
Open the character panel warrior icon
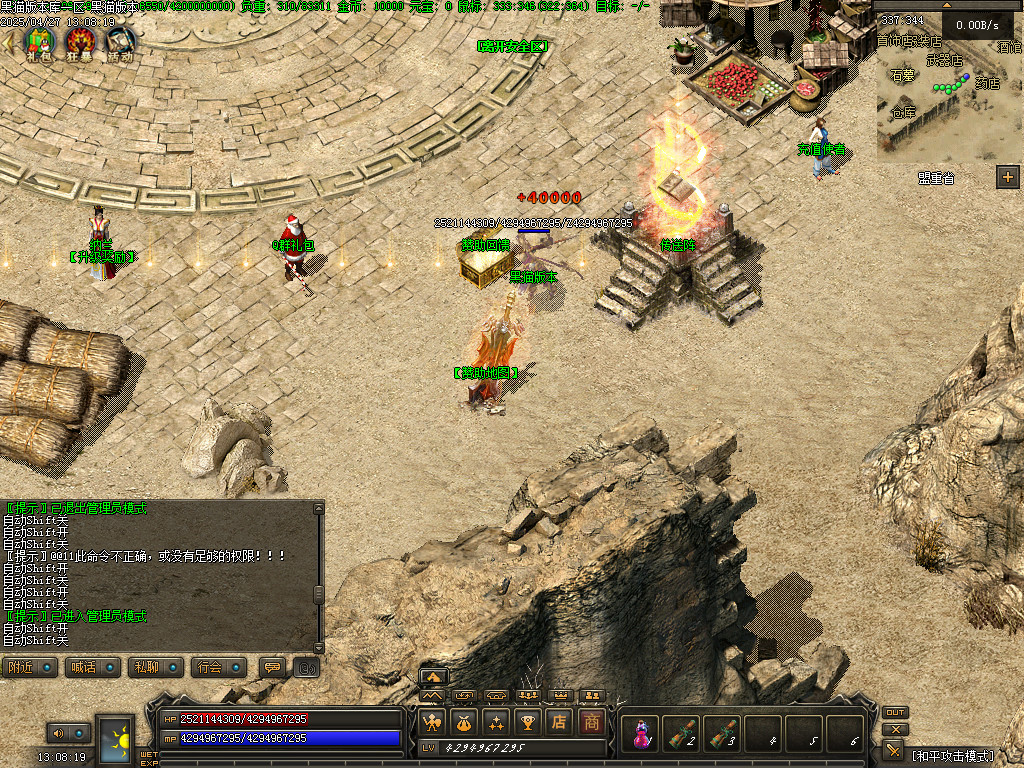pos(433,722)
